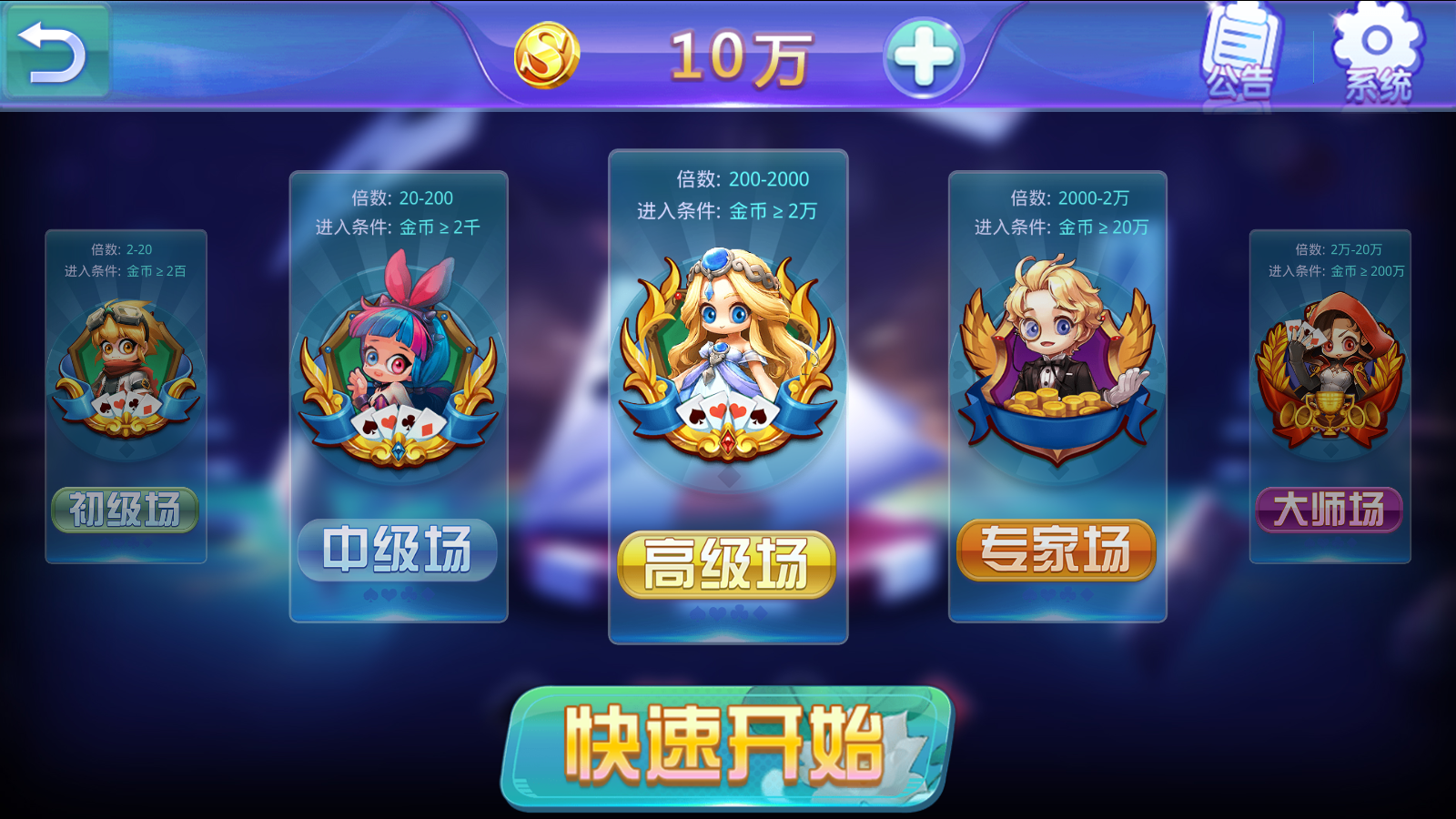Screen dimensions: 1456x819
Task: Enter the 大师场 master room
Action: (x=1329, y=510)
